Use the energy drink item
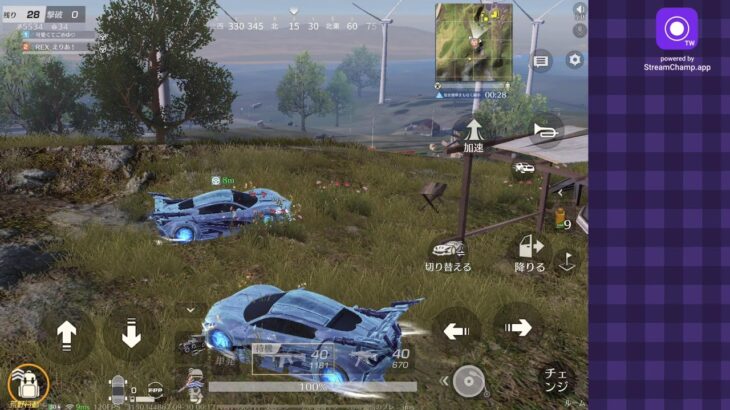The image size is (730, 410). (x=561, y=220)
